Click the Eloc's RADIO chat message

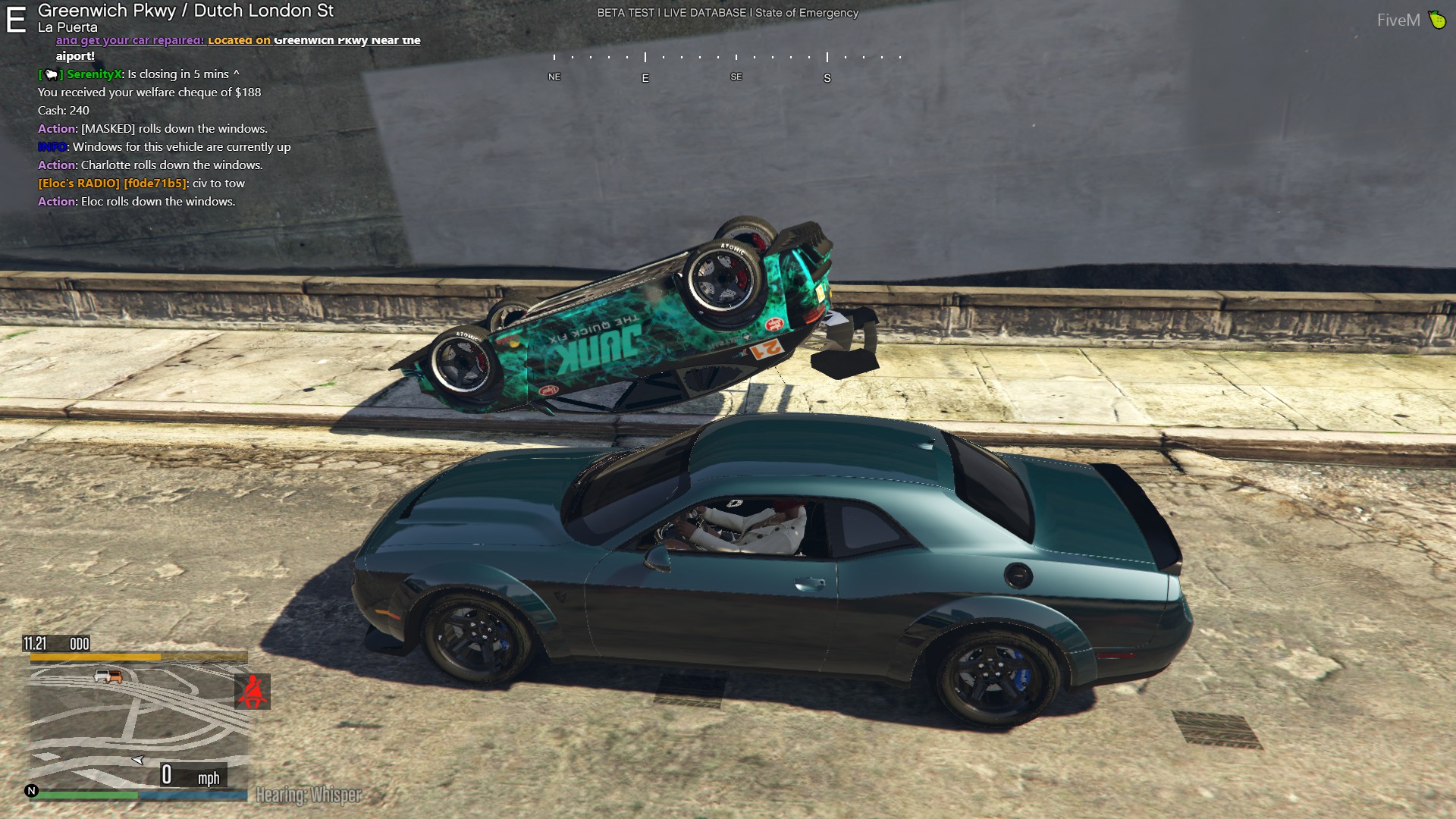[141, 184]
